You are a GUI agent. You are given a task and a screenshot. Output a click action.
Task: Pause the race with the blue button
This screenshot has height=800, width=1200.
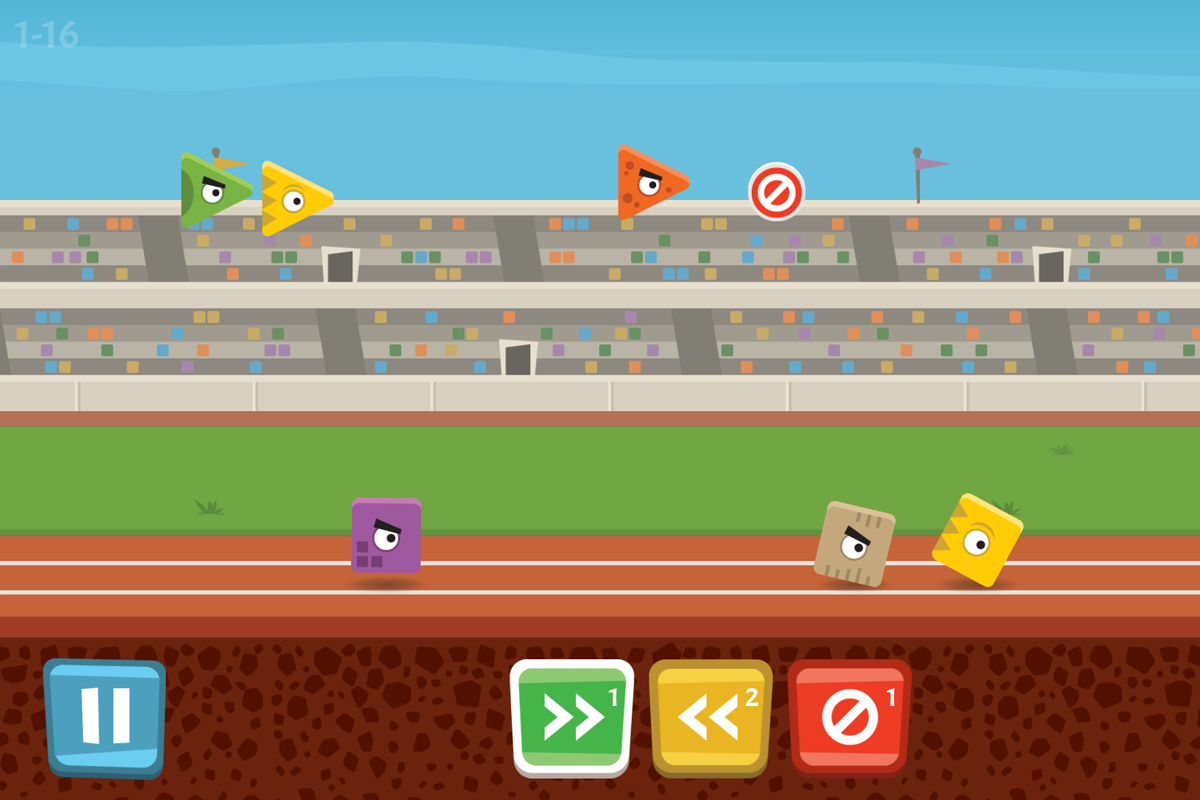(105, 716)
